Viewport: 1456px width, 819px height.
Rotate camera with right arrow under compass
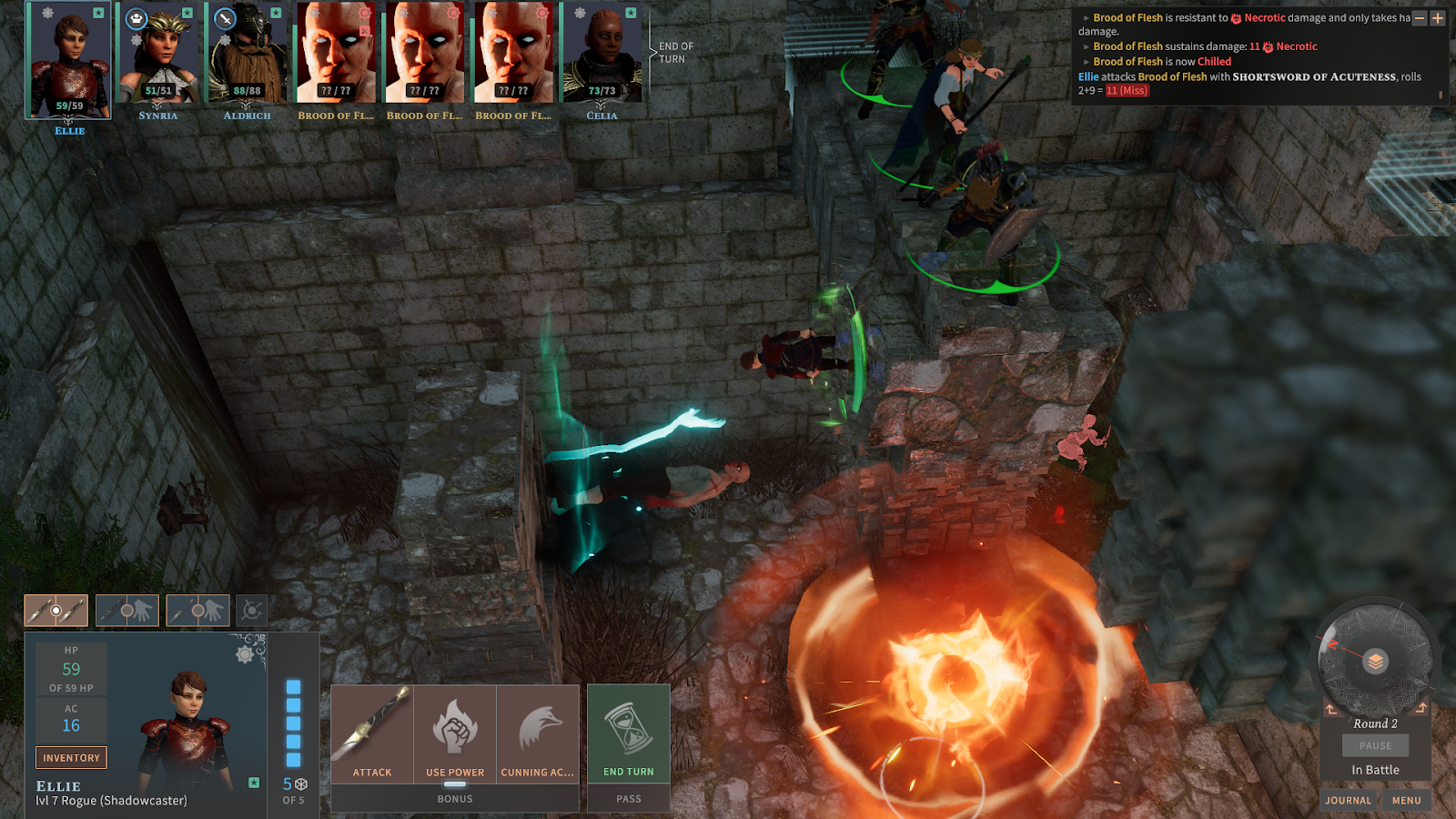tap(1421, 708)
